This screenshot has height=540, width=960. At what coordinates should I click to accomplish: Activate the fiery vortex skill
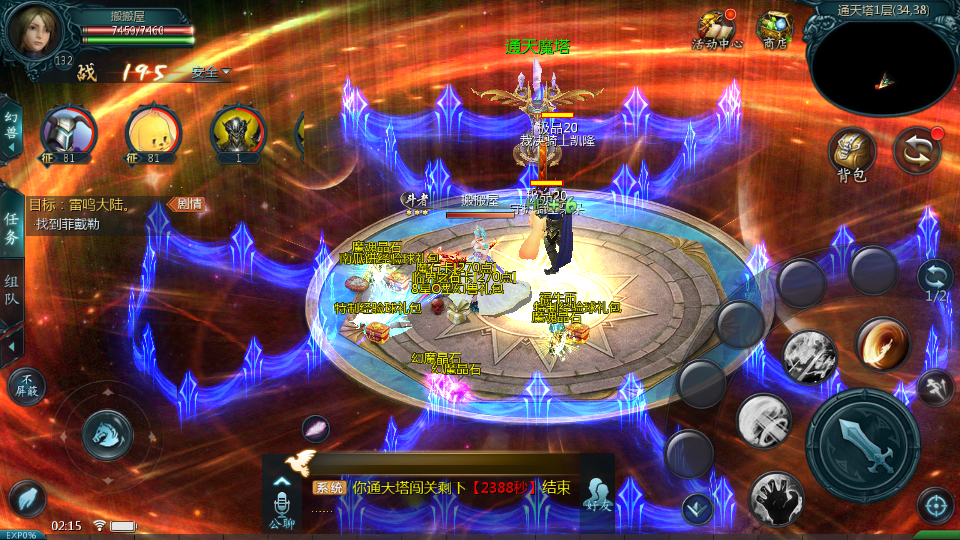point(882,344)
